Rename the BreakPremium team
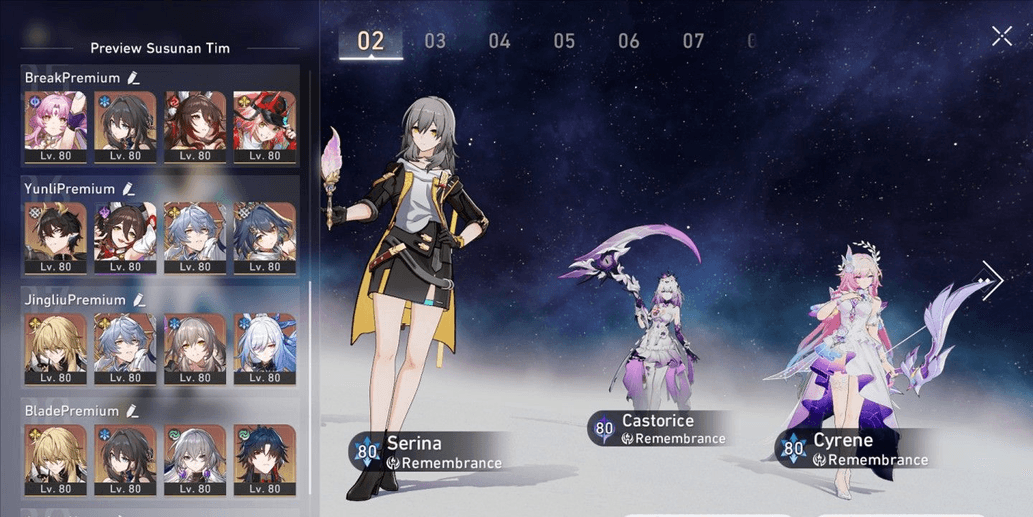Viewport: 1033px width, 517px height. coord(134,78)
